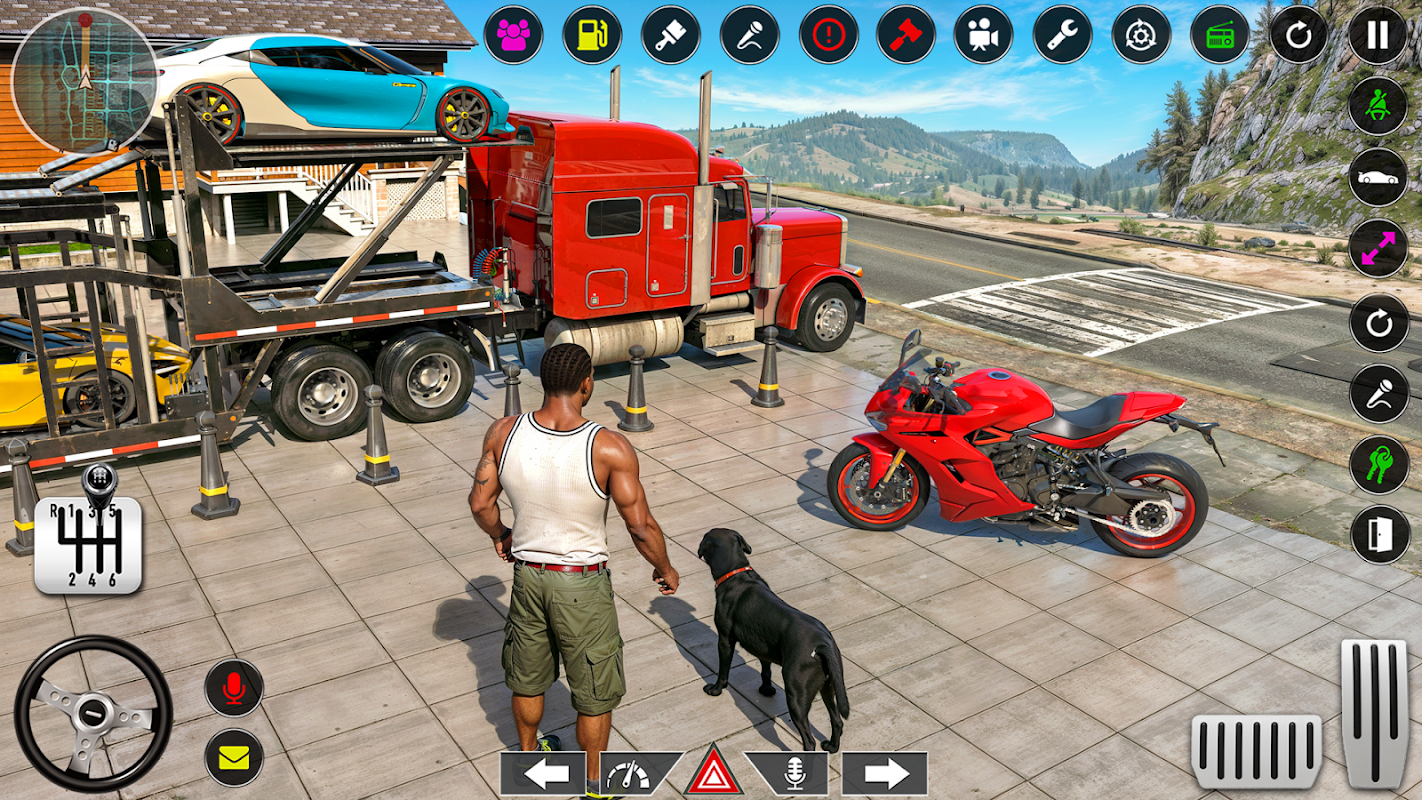Click the door exit icon
This screenshot has height=800, width=1422.
click(1380, 535)
